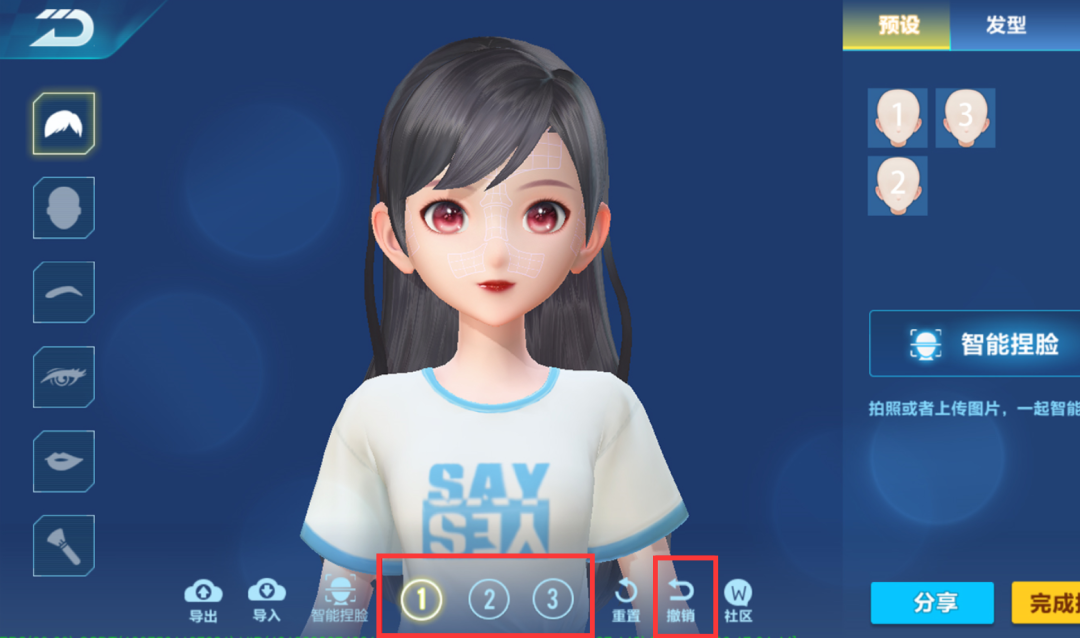Select the hair category icon

click(64, 123)
